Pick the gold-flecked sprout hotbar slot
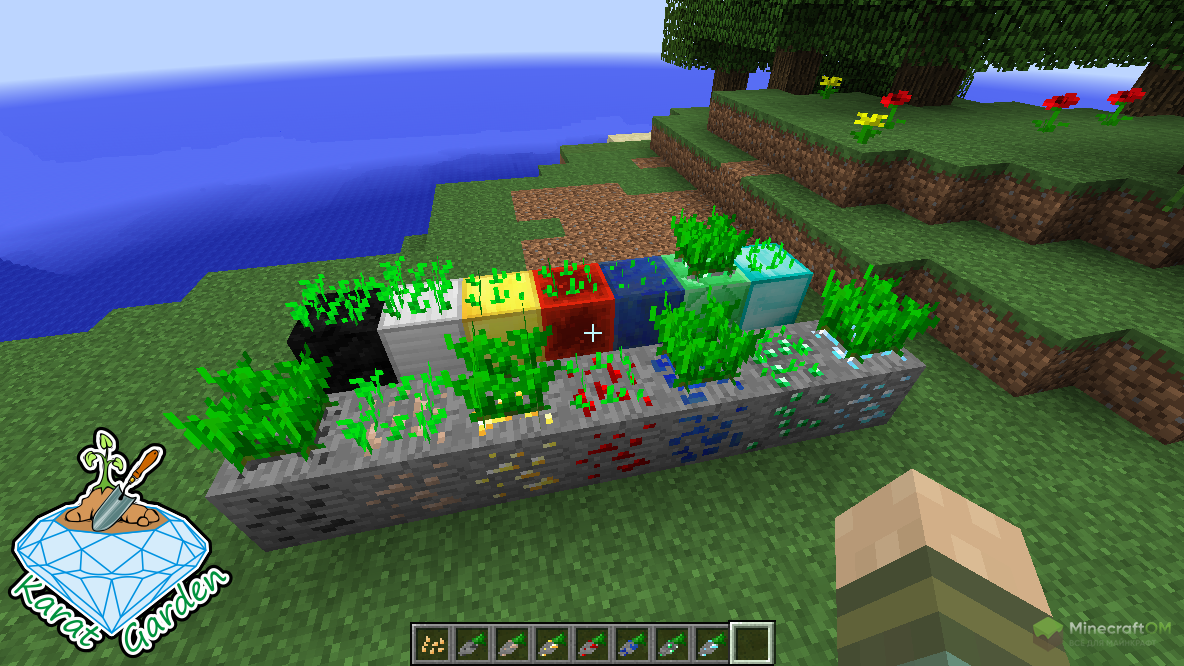The height and width of the screenshot is (666, 1184). pyautogui.click(x=552, y=642)
